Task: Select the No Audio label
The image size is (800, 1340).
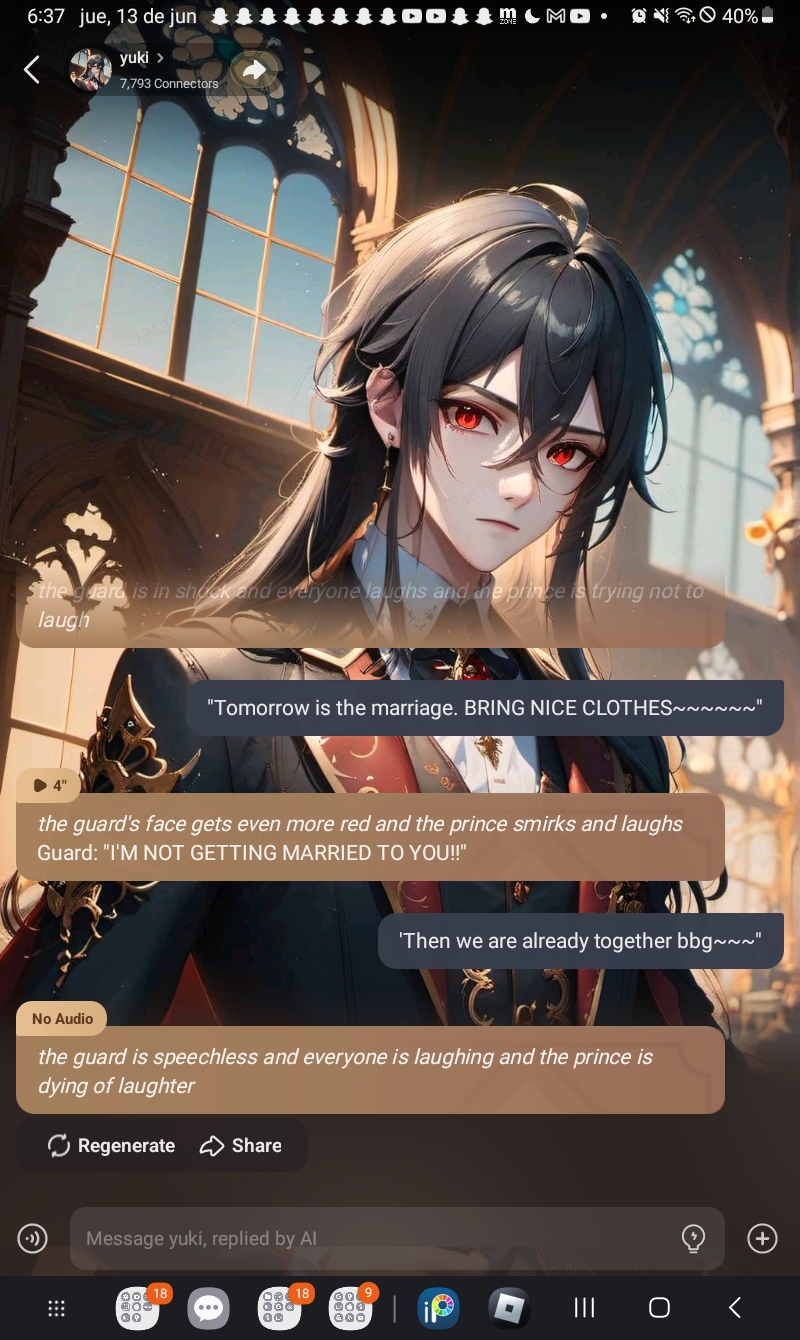Action: click(62, 1019)
